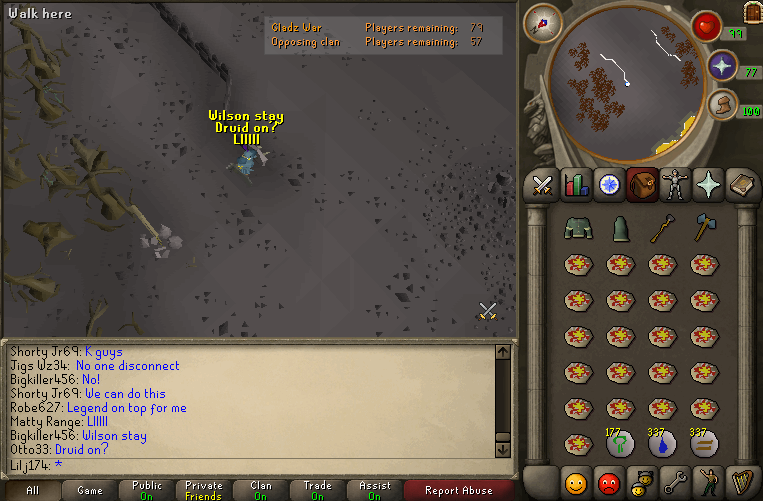Show the Worn Equipment tab

pyautogui.click(x=675, y=184)
